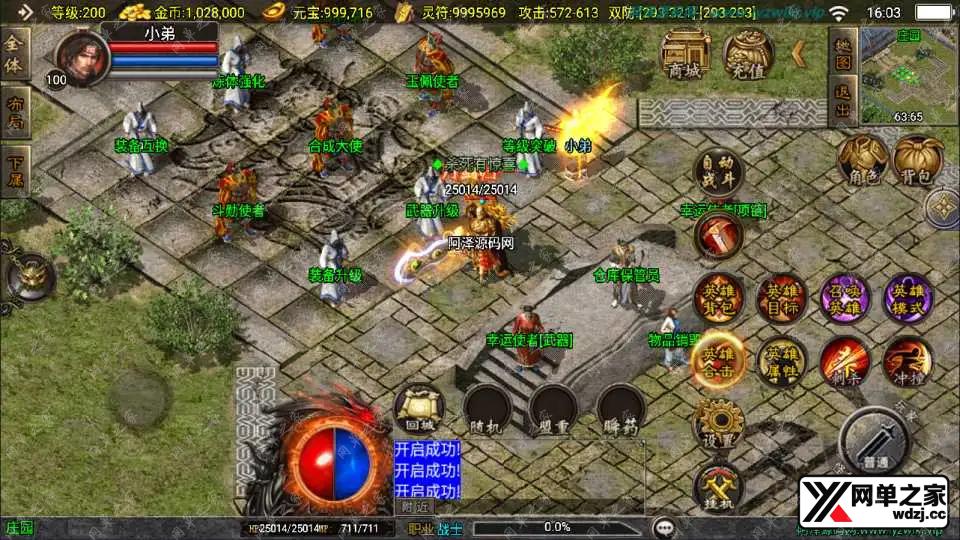
Task: Perform the 普通 sword attack
Action: point(874,438)
